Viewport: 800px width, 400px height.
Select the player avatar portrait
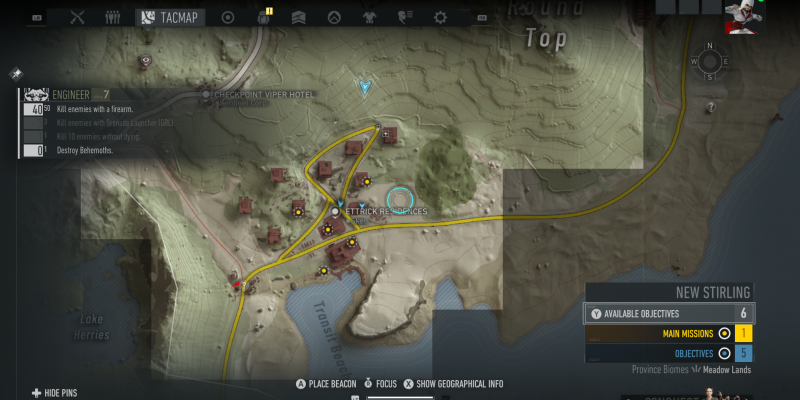742,17
